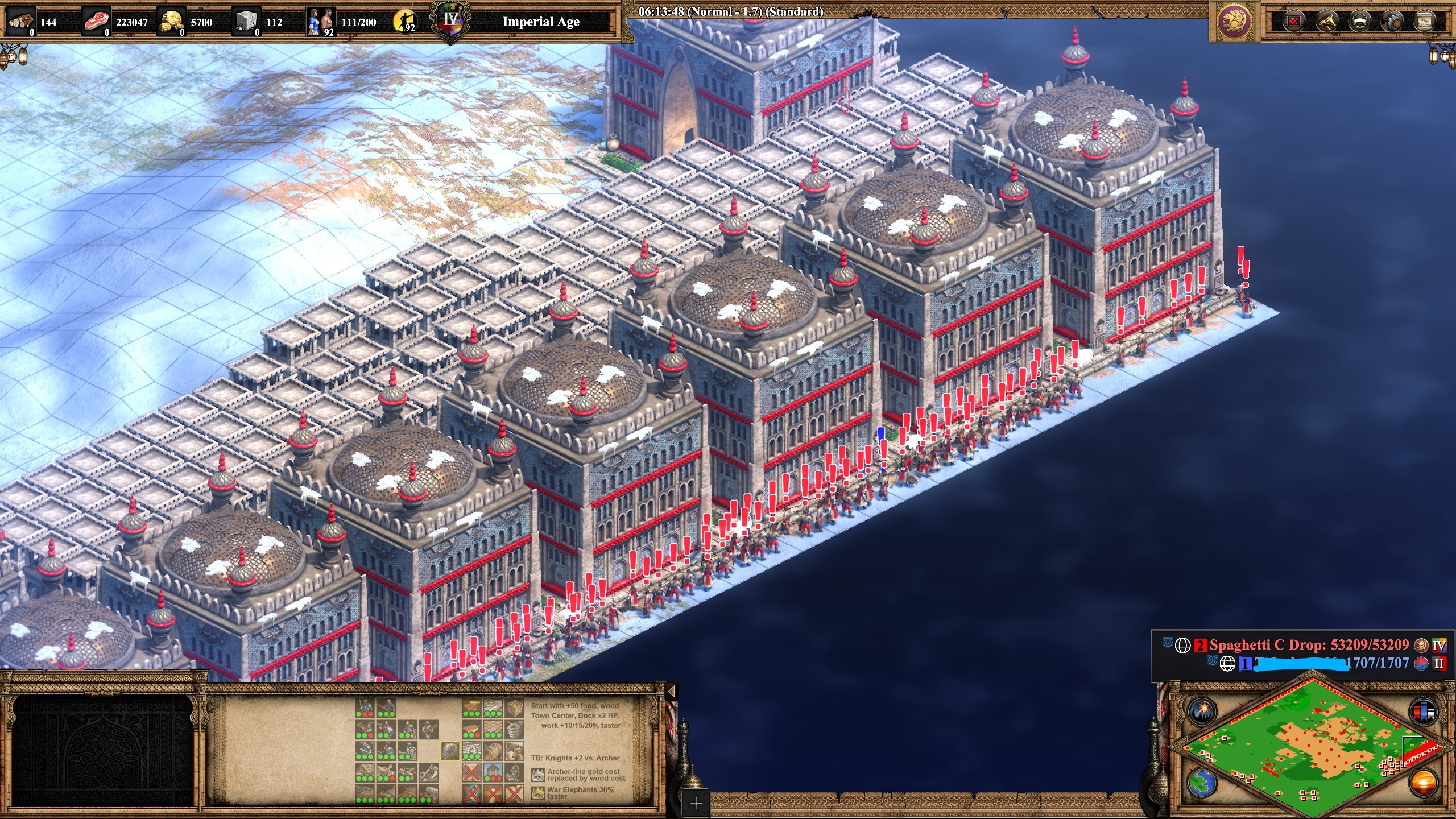The width and height of the screenshot is (1456, 819).
Task: Select the highlighted War Elephant tech icon
Action: tap(449, 752)
